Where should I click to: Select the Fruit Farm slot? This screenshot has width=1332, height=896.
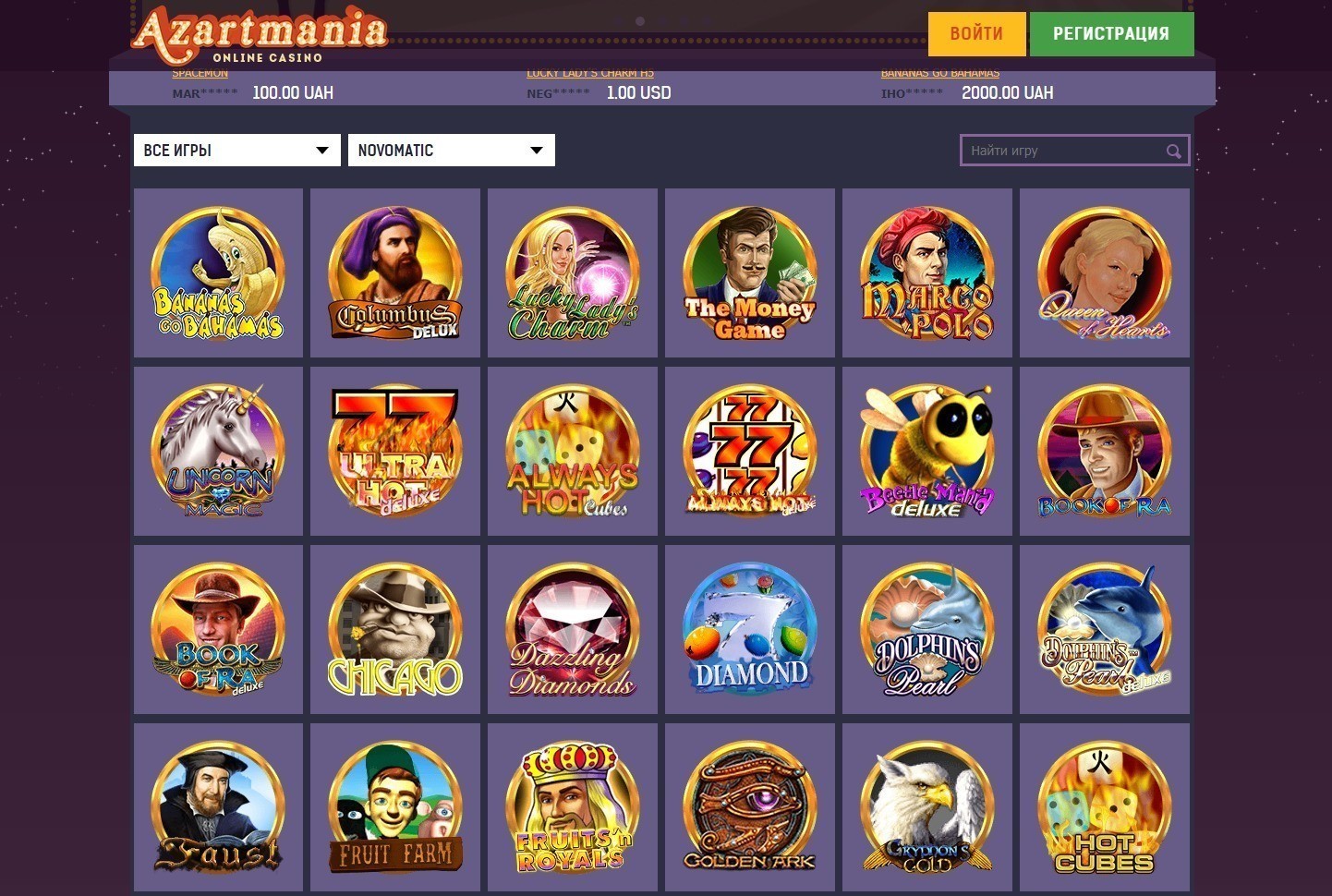tap(395, 807)
